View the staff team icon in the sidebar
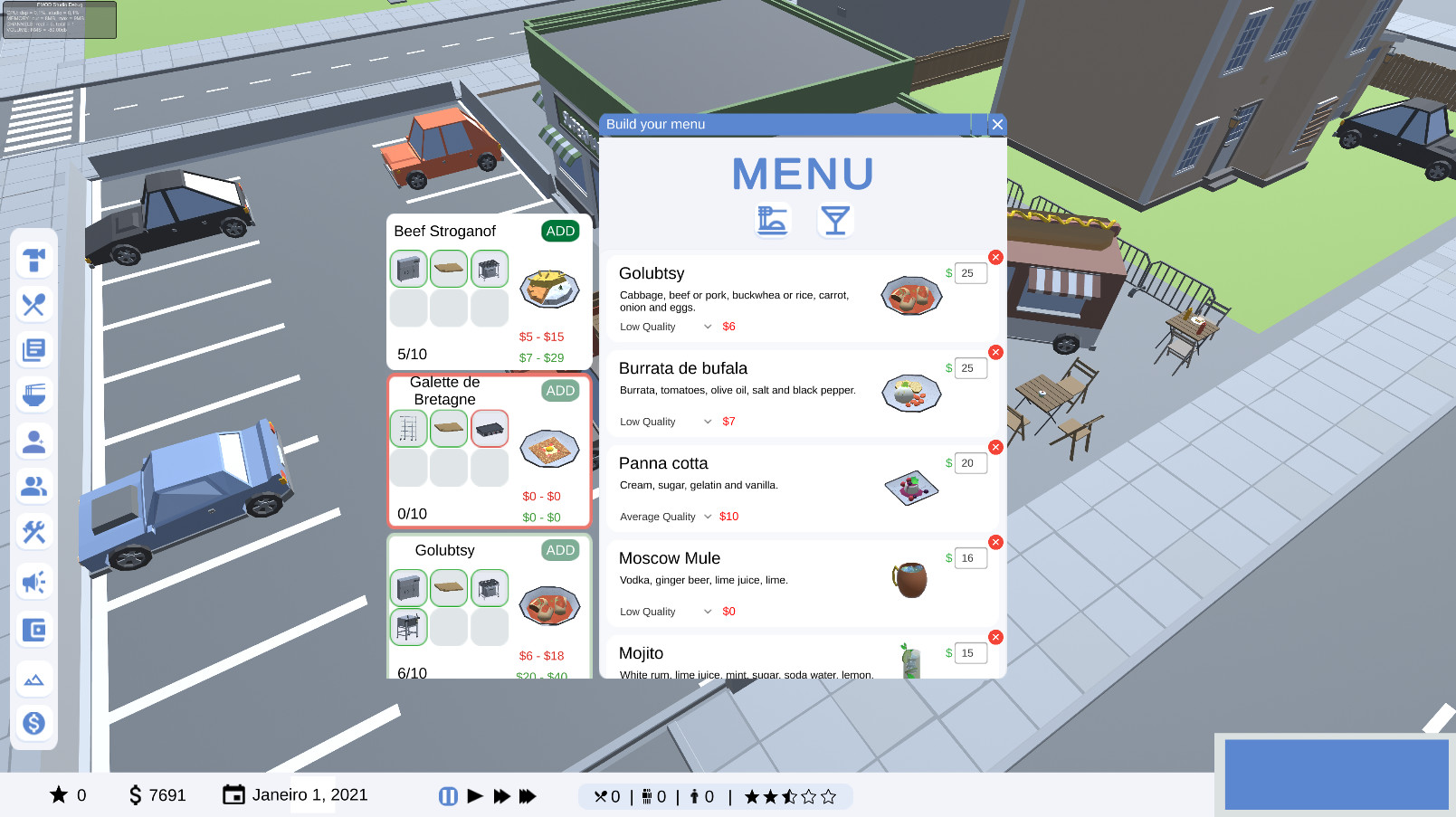The width and height of the screenshot is (1456, 817). tap(34, 487)
